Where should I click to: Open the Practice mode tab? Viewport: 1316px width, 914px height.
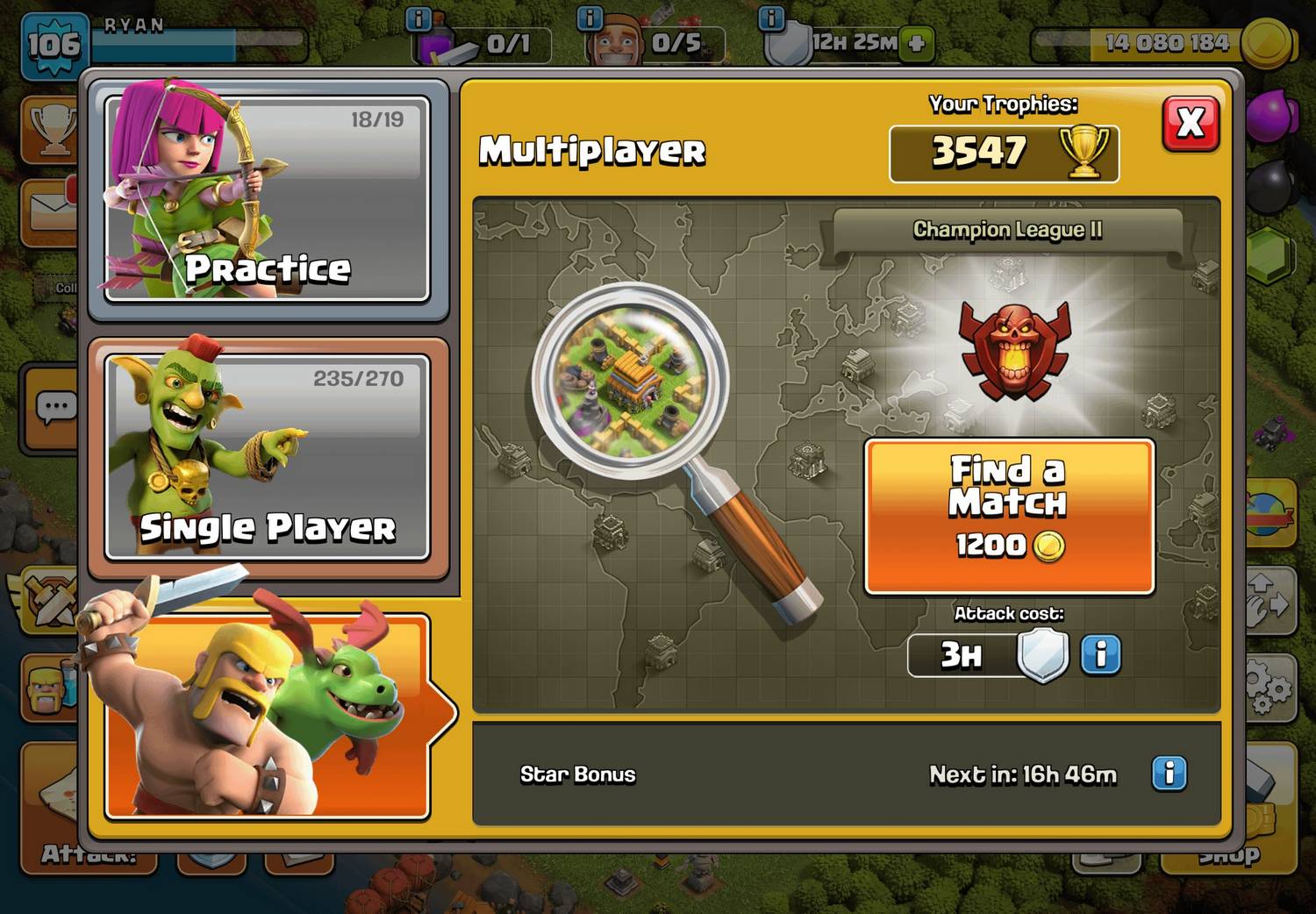[x=267, y=199]
